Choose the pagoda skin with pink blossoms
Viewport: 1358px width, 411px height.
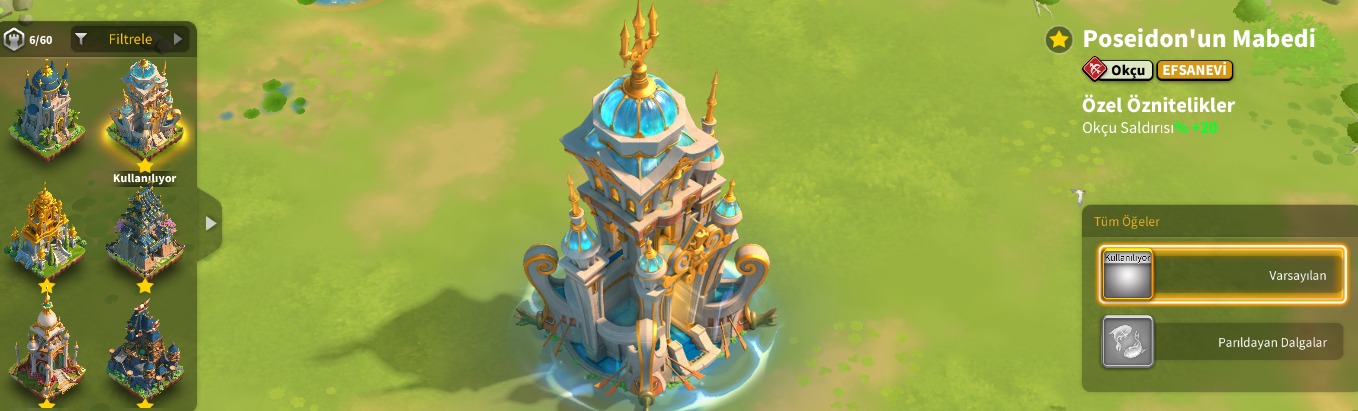click(145, 233)
